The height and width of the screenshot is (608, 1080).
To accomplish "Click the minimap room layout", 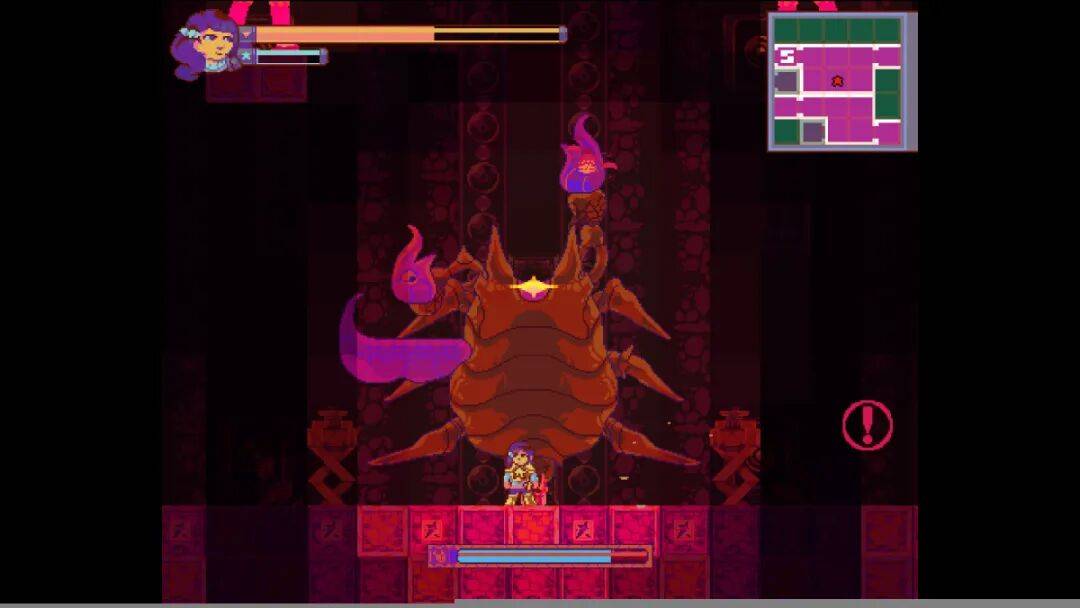I will click(x=842, y=82).
